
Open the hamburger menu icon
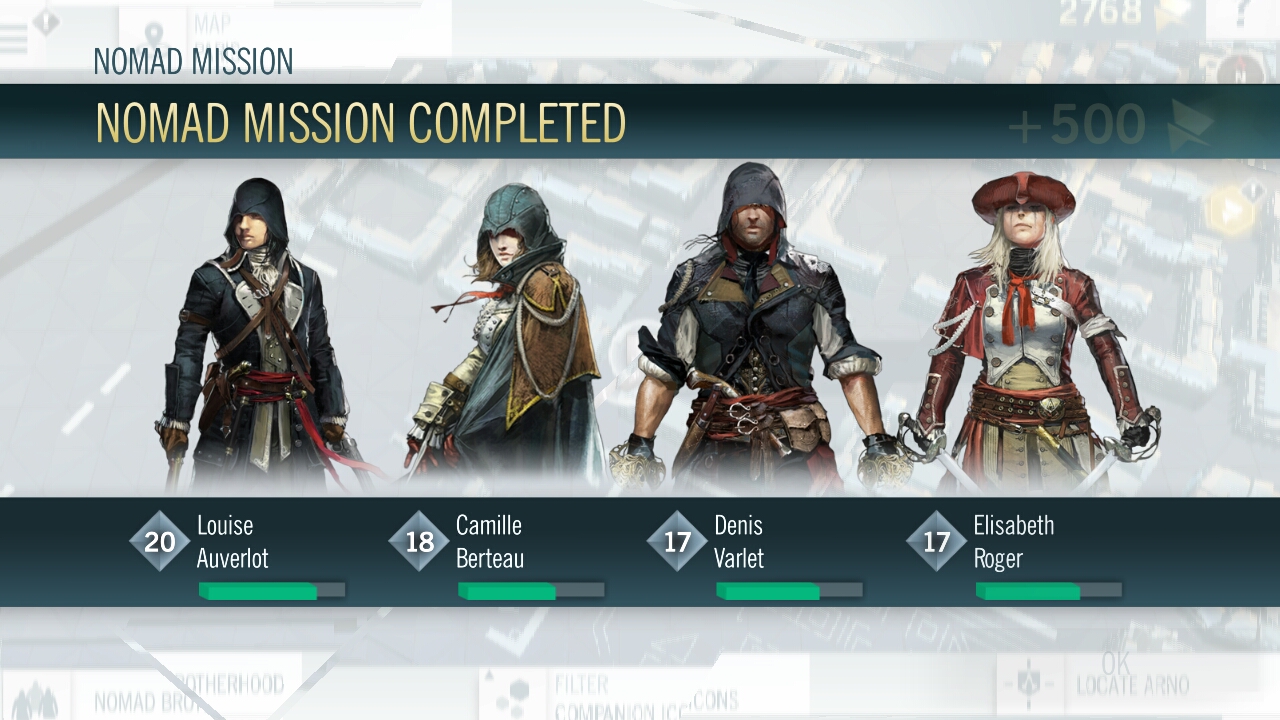[14, 36]
